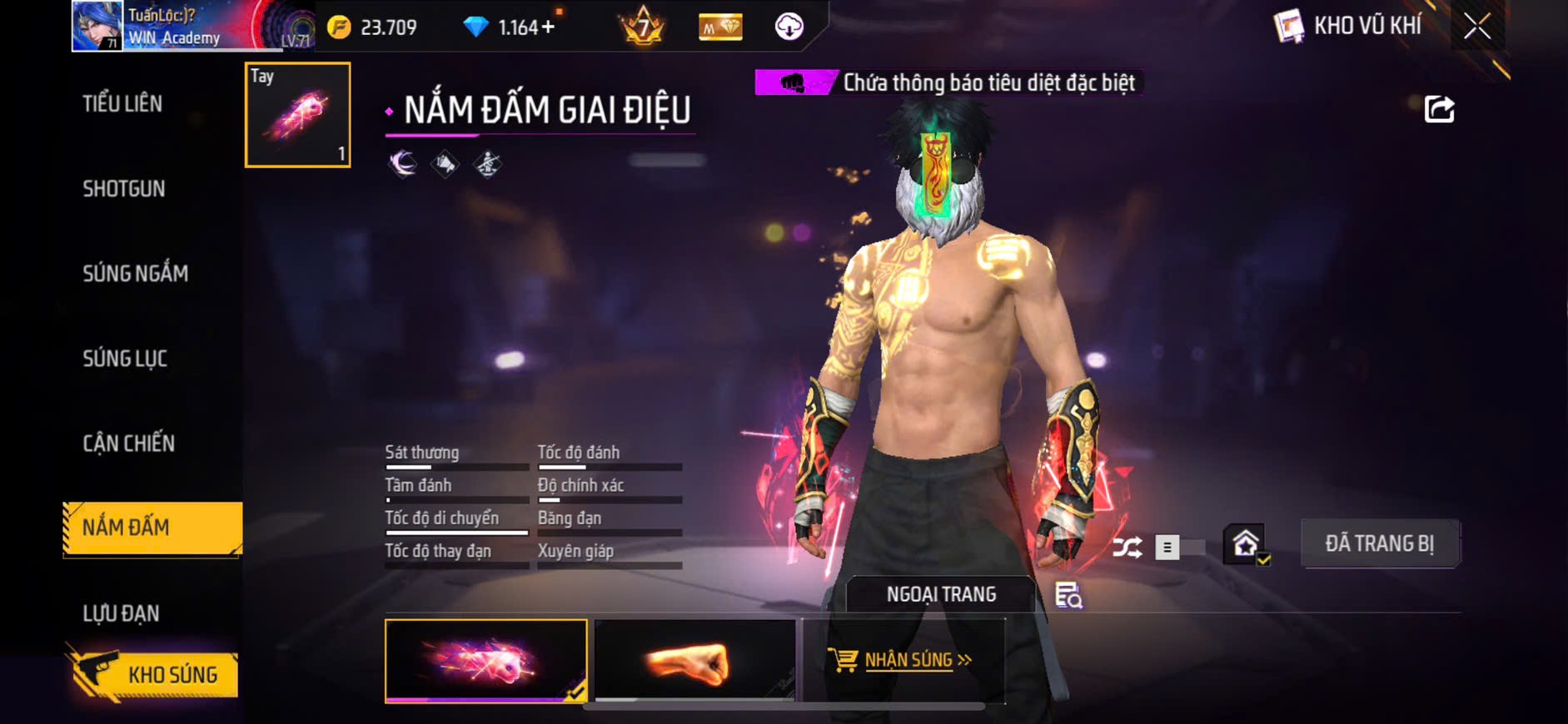Open the skin search list icon
This screenshot has height=724, width=1568.
[1068, 595]
